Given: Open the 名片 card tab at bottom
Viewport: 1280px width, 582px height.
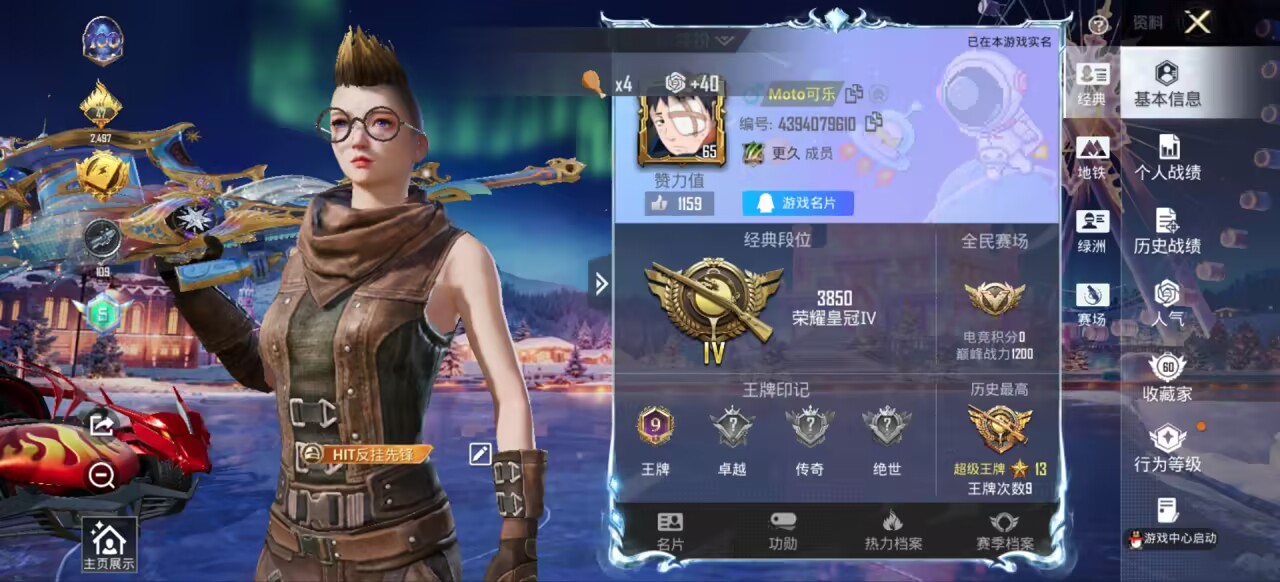Looking at the screenshot, I should pyautogui.click(x=670, y=531).
